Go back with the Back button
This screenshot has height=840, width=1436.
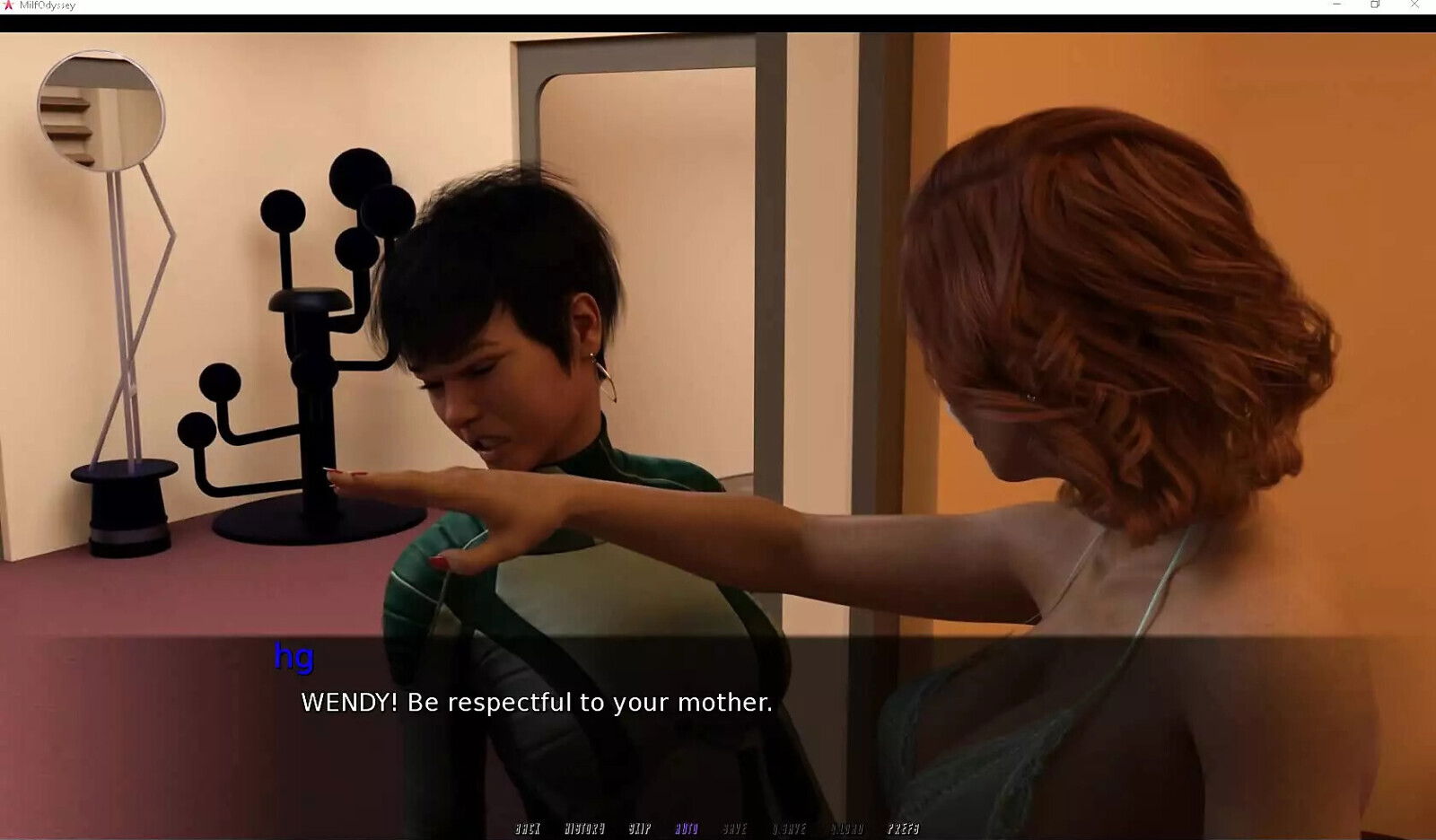[528, 828]
